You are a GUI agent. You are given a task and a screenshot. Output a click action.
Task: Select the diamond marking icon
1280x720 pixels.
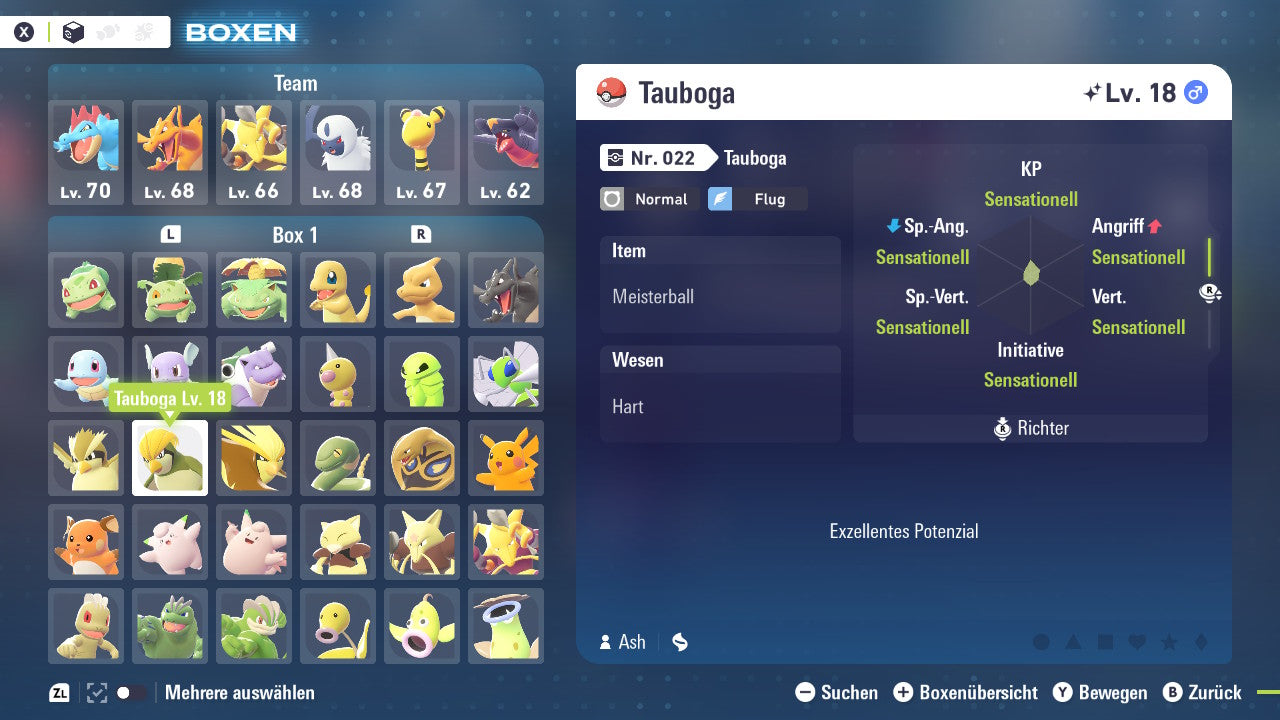[x=1201, y=641]
